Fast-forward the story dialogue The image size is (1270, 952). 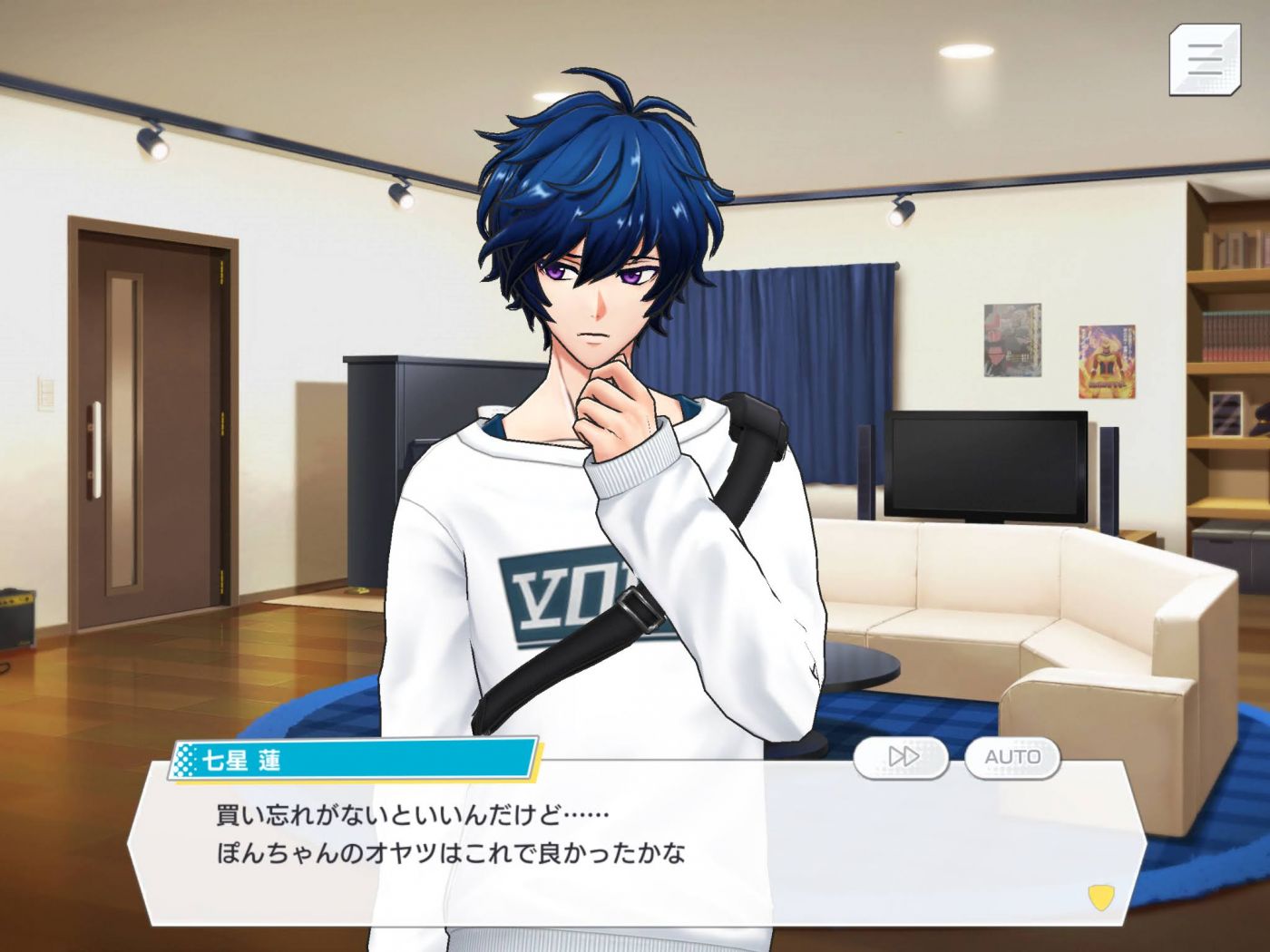click(x=902, y=756)
